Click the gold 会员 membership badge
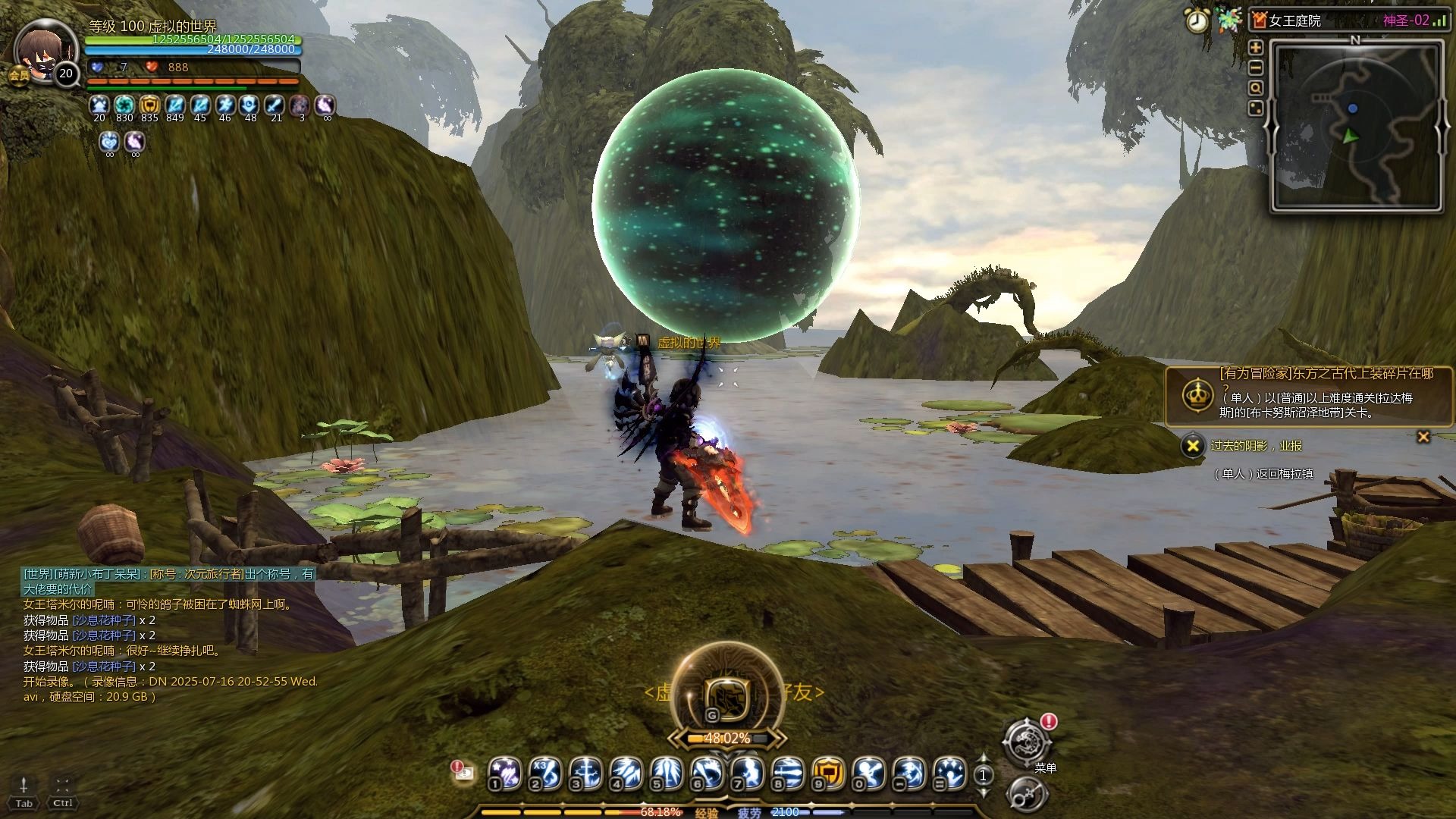This screenshot has width=1456, height=819. 18,75
